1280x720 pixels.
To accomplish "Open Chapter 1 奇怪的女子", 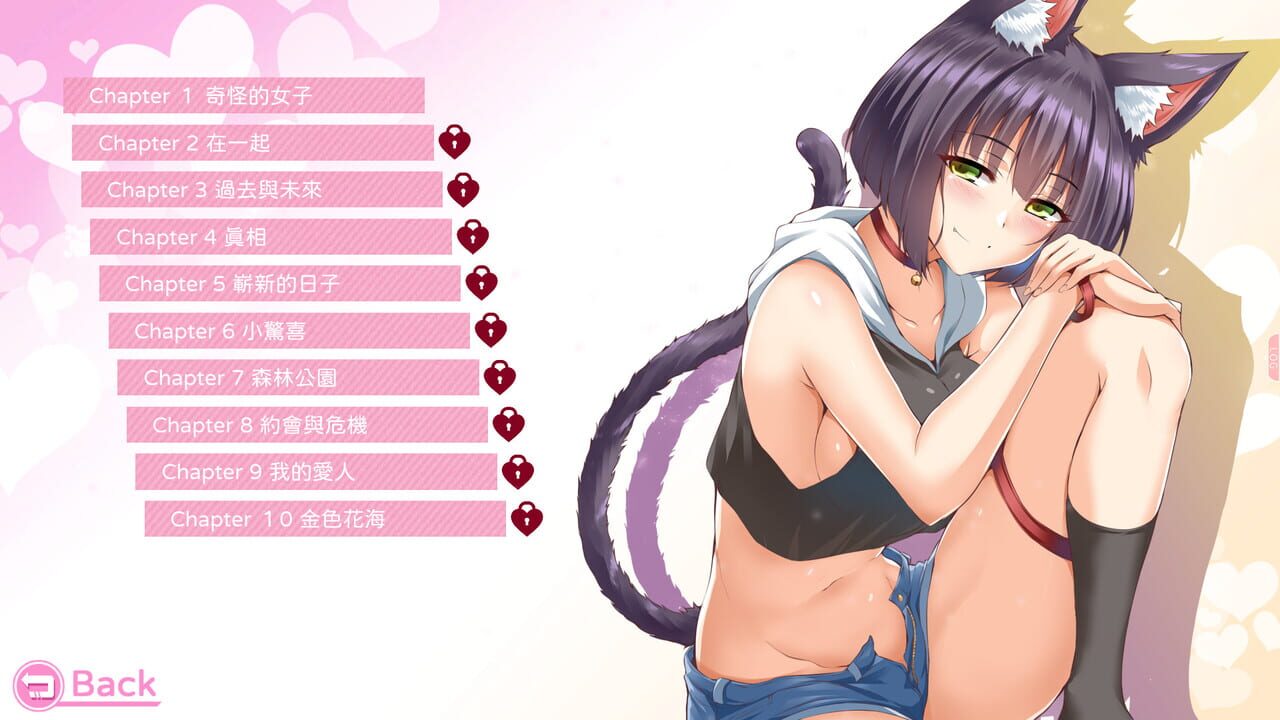I will coord(245,96).
